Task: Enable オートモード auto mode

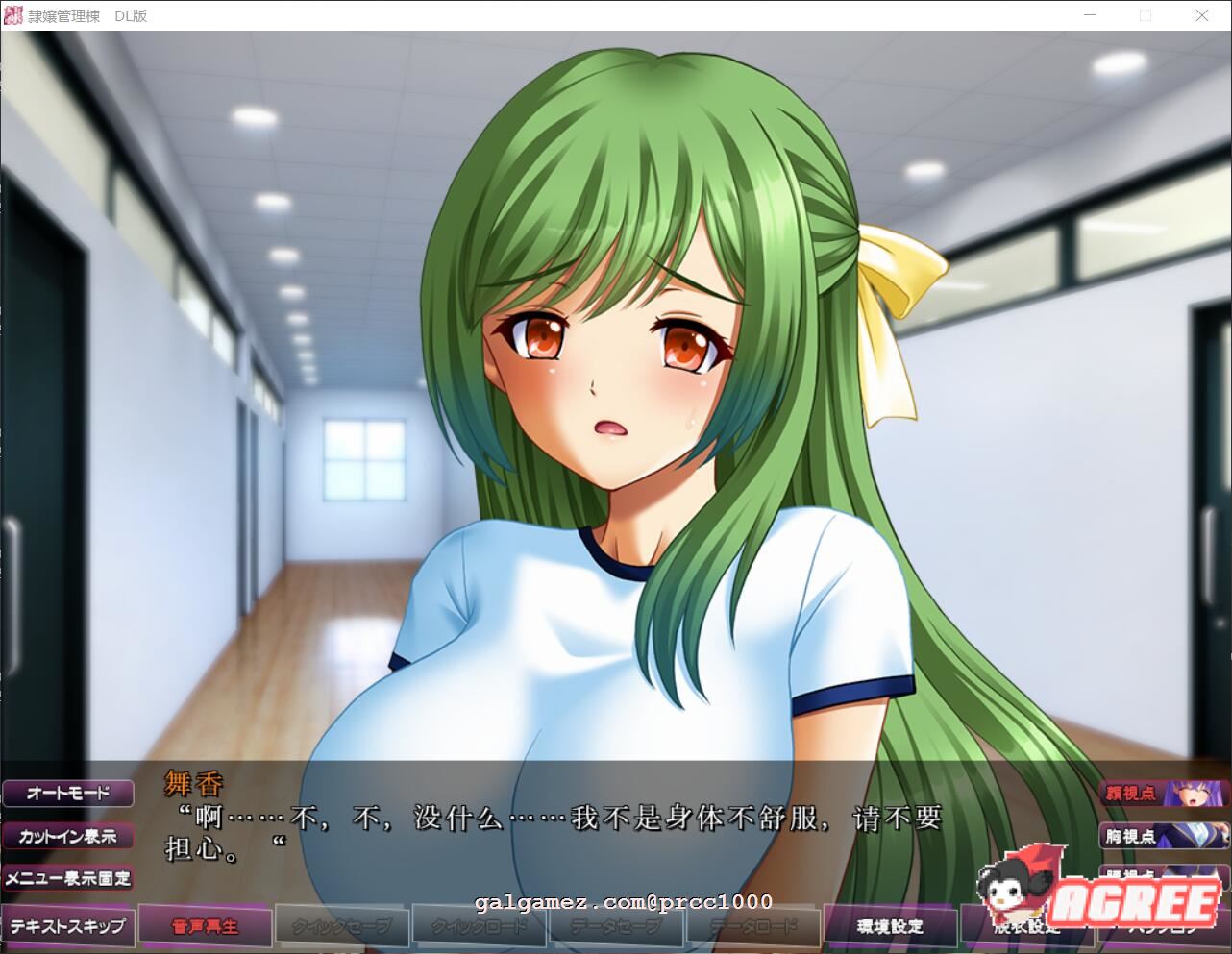Action: (x=67, y=793)
